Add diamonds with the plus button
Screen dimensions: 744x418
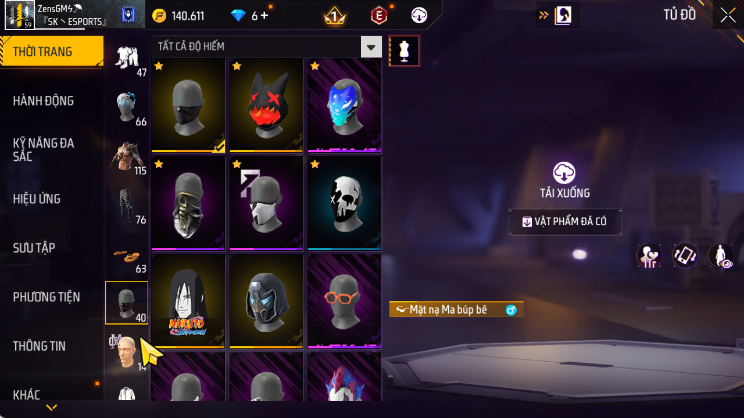(265, 16)
